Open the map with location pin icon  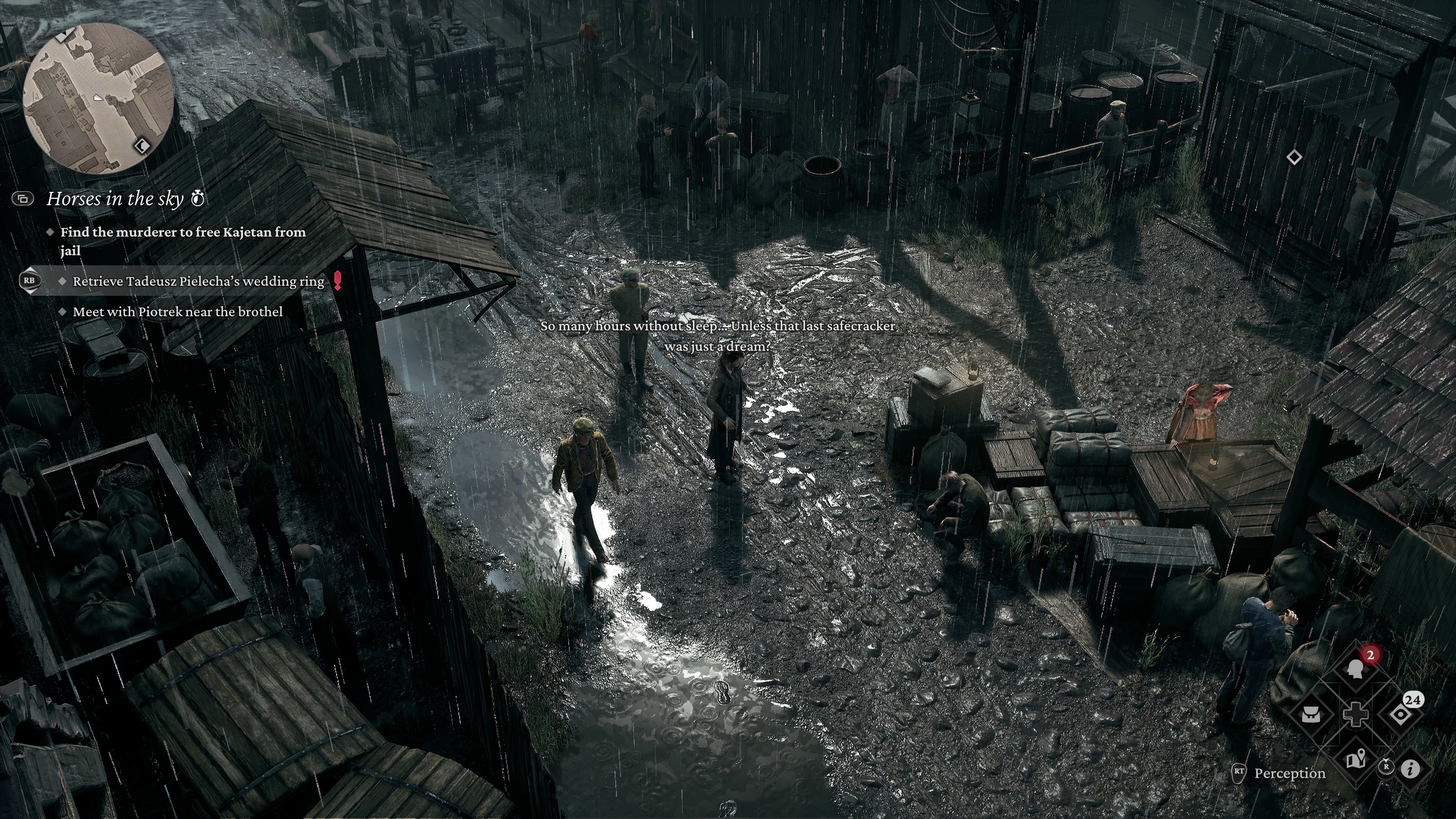1355,760
